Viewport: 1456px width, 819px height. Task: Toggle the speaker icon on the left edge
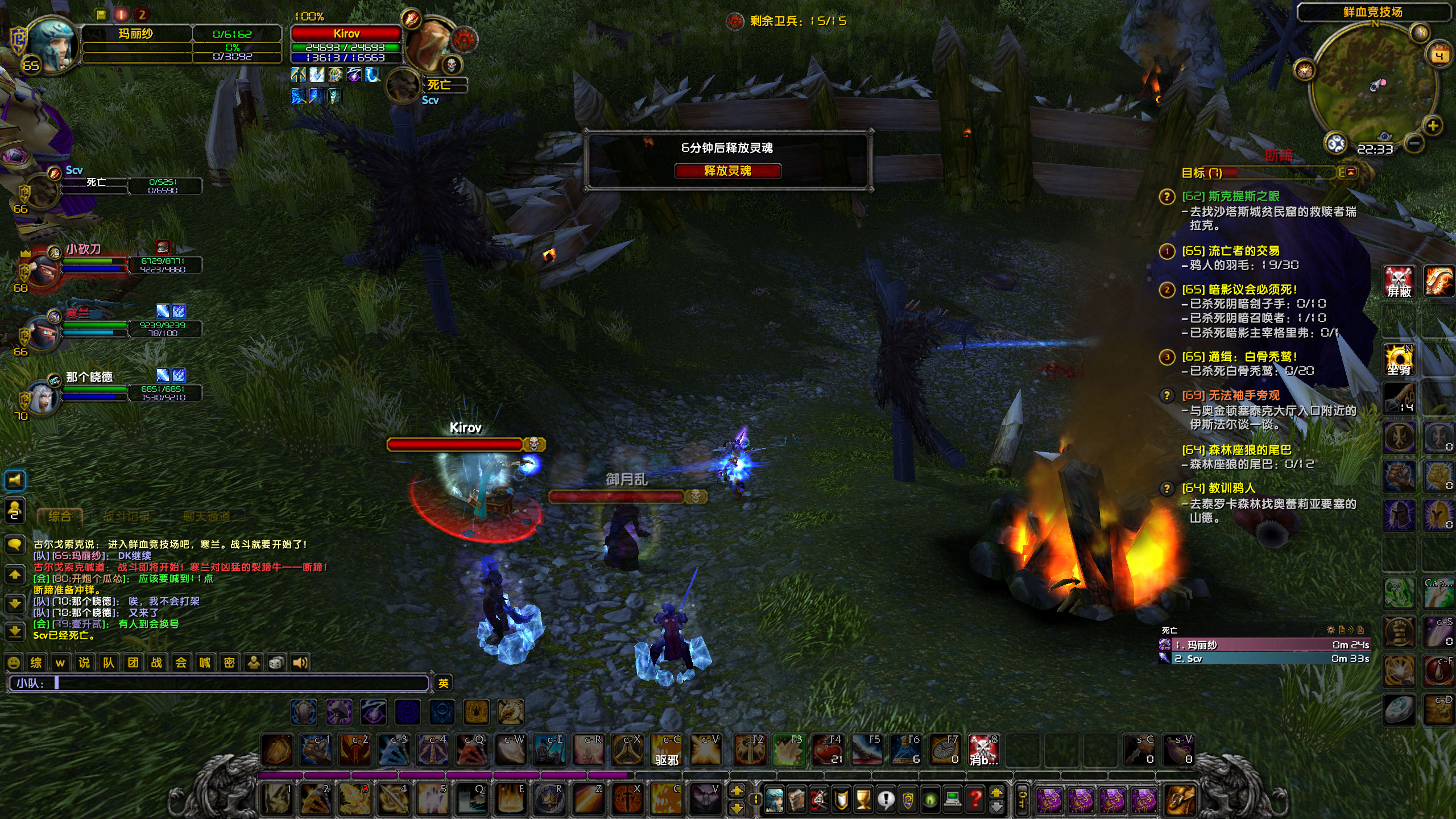tap(14, 481)
